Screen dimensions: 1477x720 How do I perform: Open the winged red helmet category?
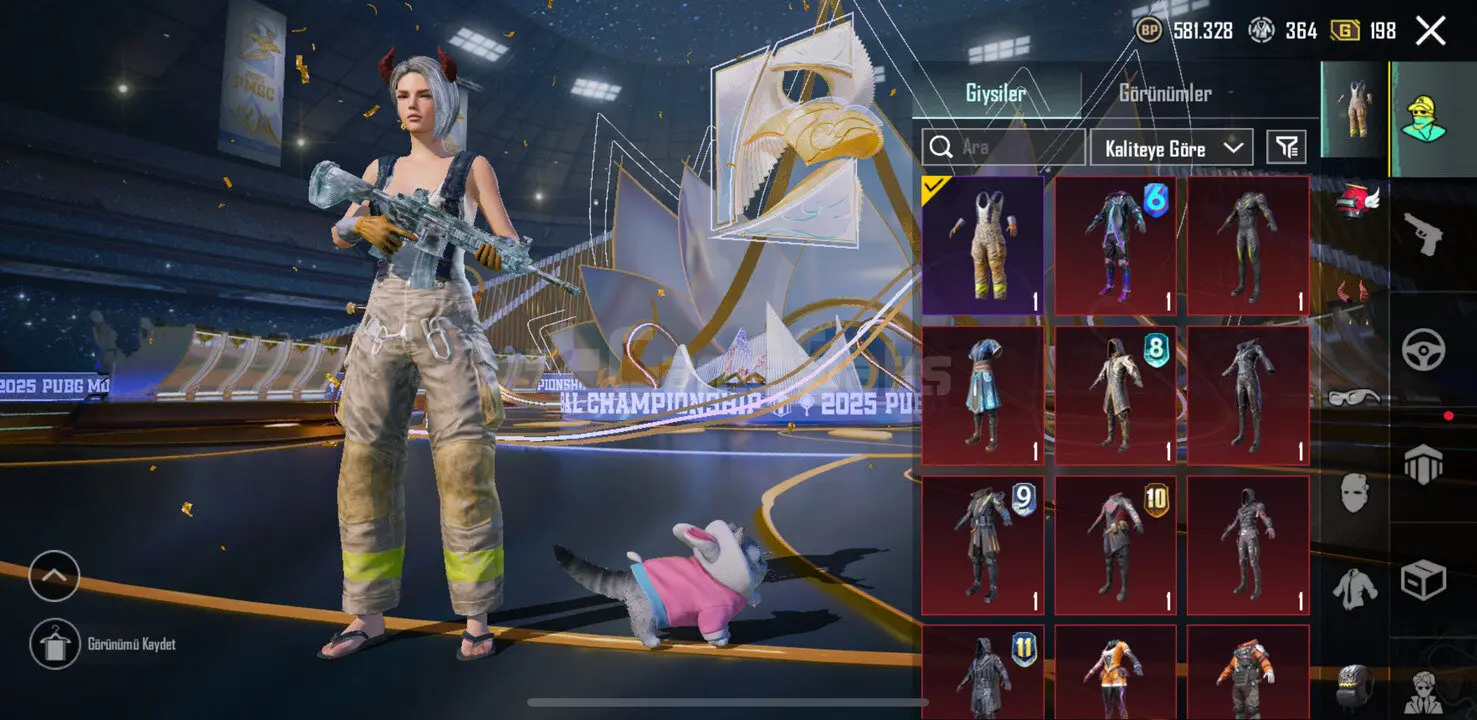(1355, 199)
